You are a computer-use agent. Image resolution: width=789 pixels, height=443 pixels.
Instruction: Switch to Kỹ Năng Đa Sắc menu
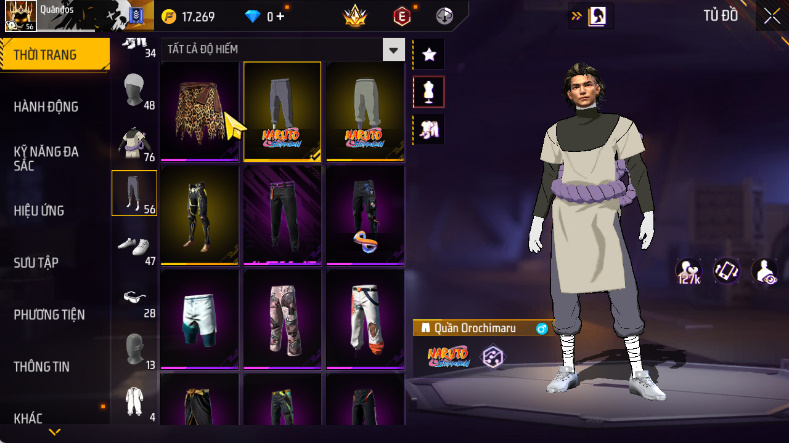pos(46,158)
